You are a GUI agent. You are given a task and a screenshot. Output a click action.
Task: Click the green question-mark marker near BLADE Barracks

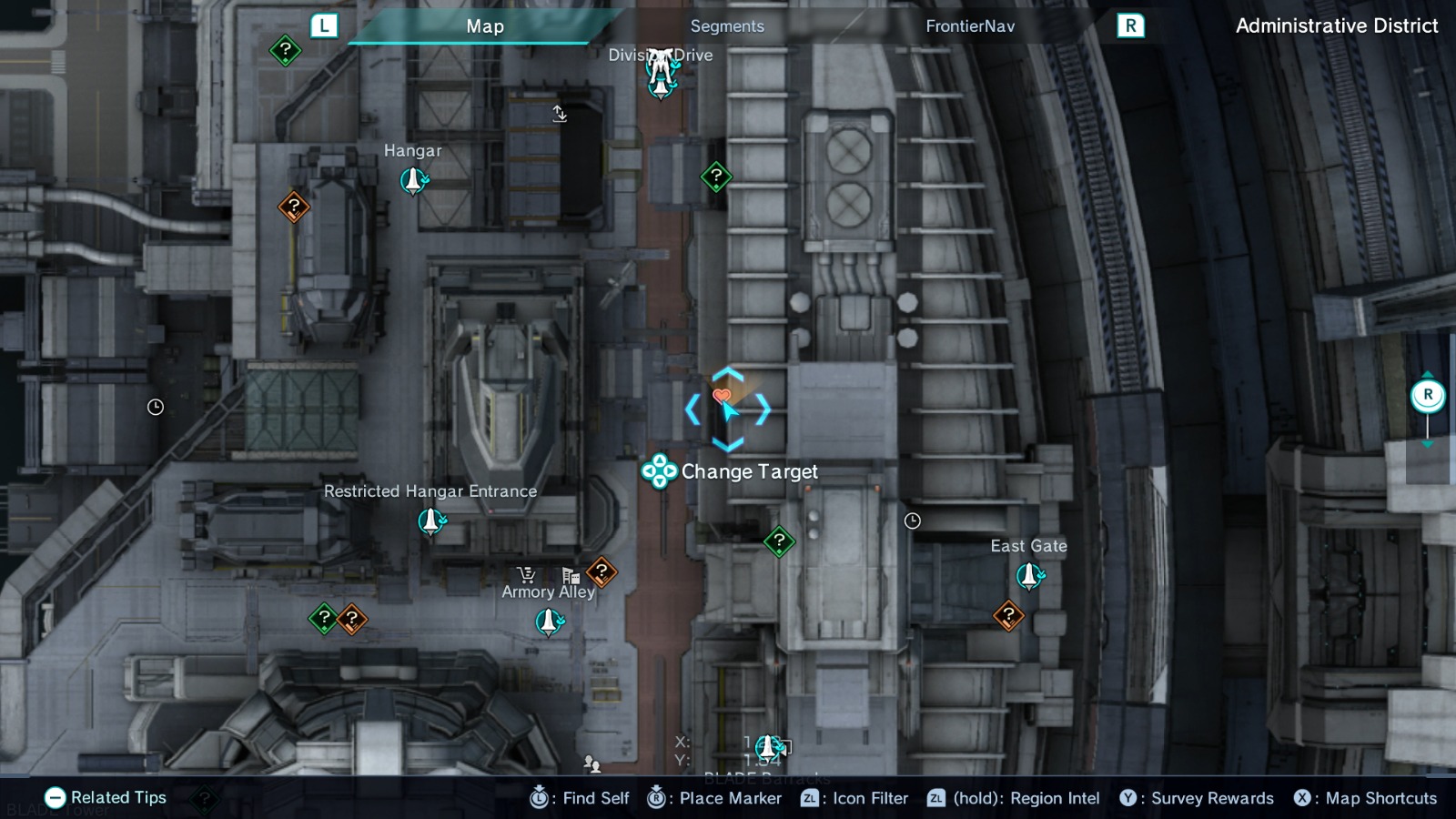[x=777, y=541]
